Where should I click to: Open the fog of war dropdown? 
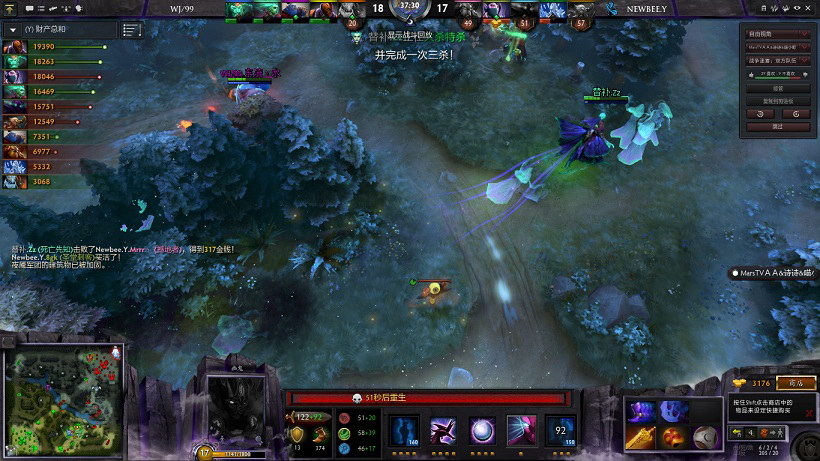(777, 60)
